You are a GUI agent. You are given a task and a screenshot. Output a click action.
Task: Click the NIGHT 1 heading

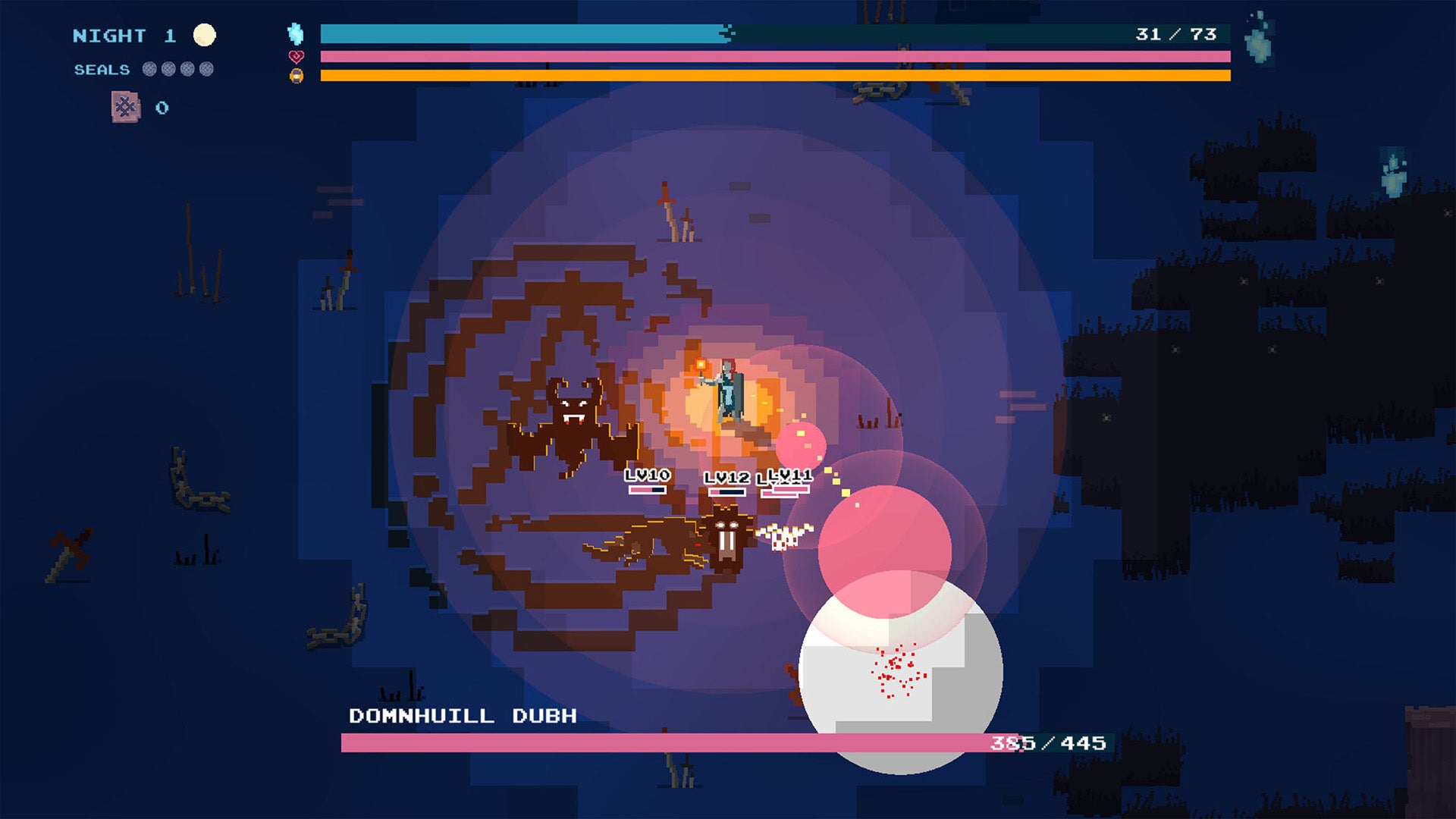pos(121,34)
